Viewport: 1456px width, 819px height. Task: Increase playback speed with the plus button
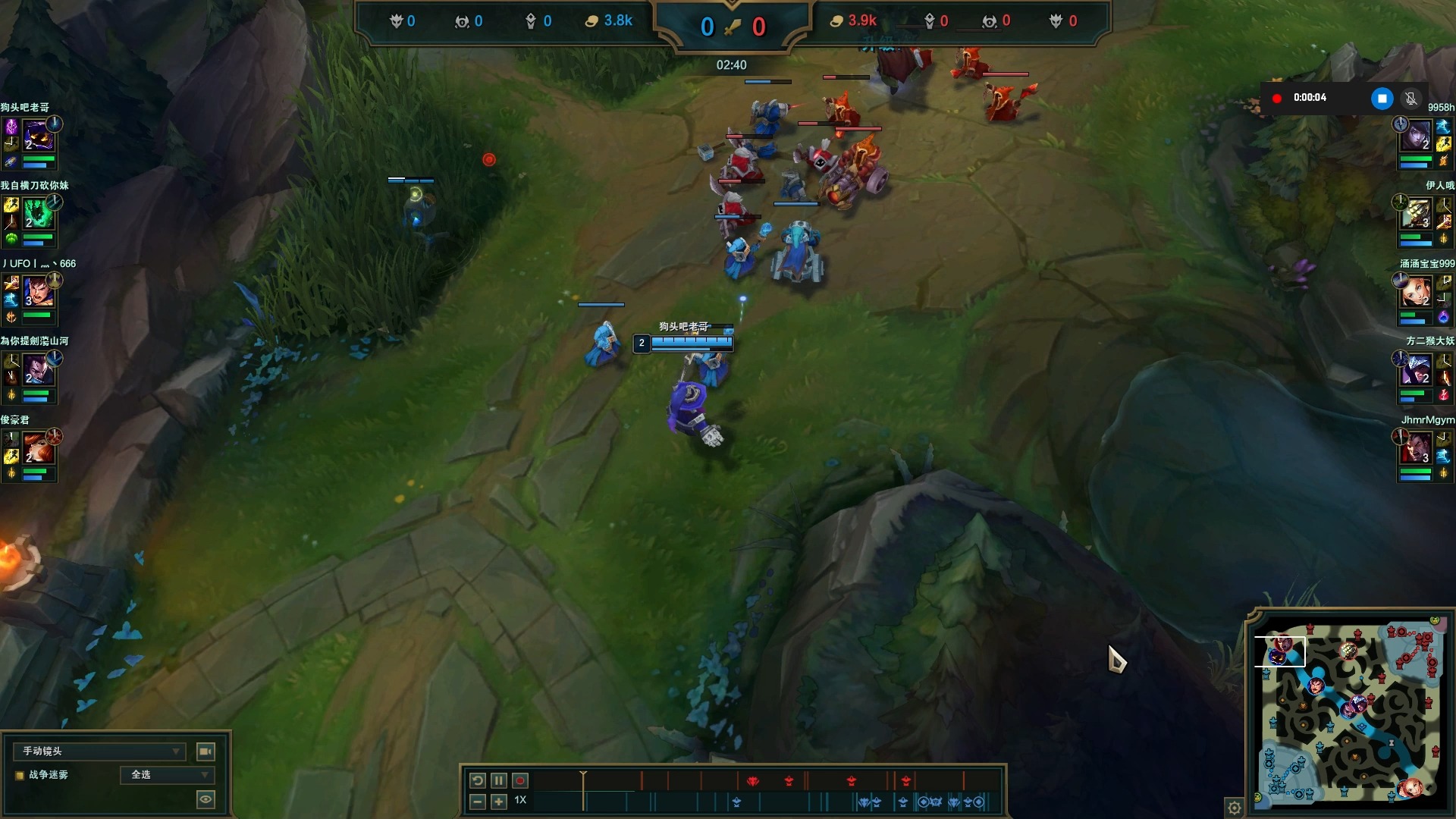(x=498, y=802)
